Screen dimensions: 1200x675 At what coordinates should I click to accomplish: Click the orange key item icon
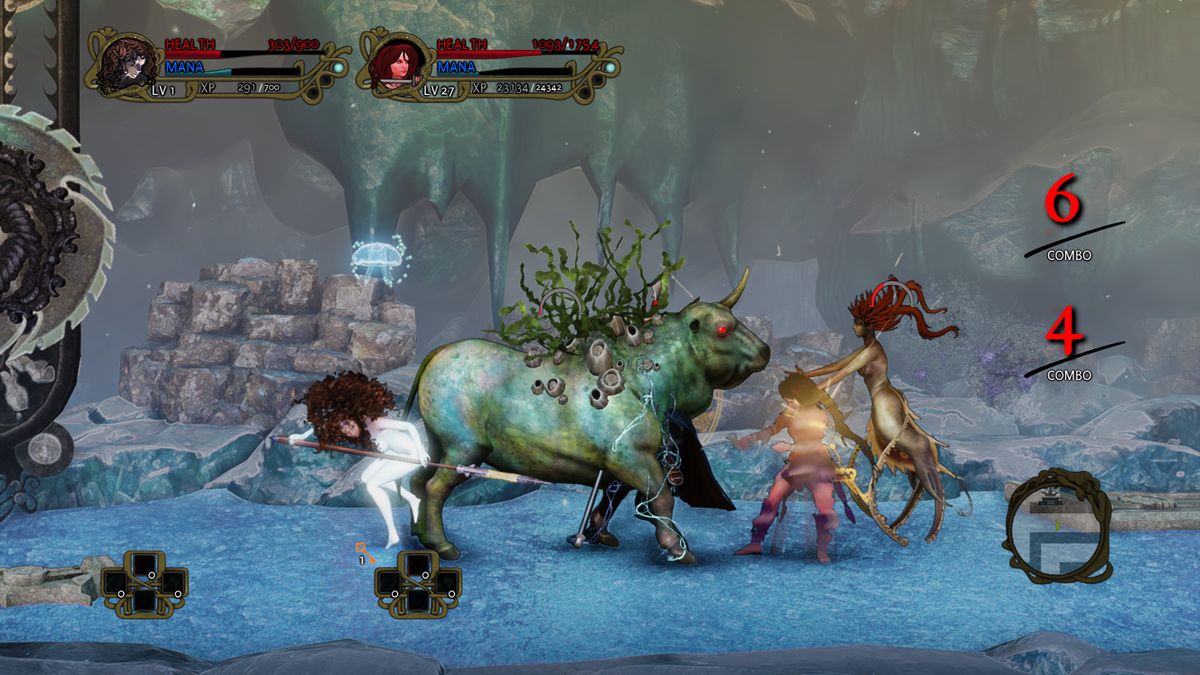[364, 549]
